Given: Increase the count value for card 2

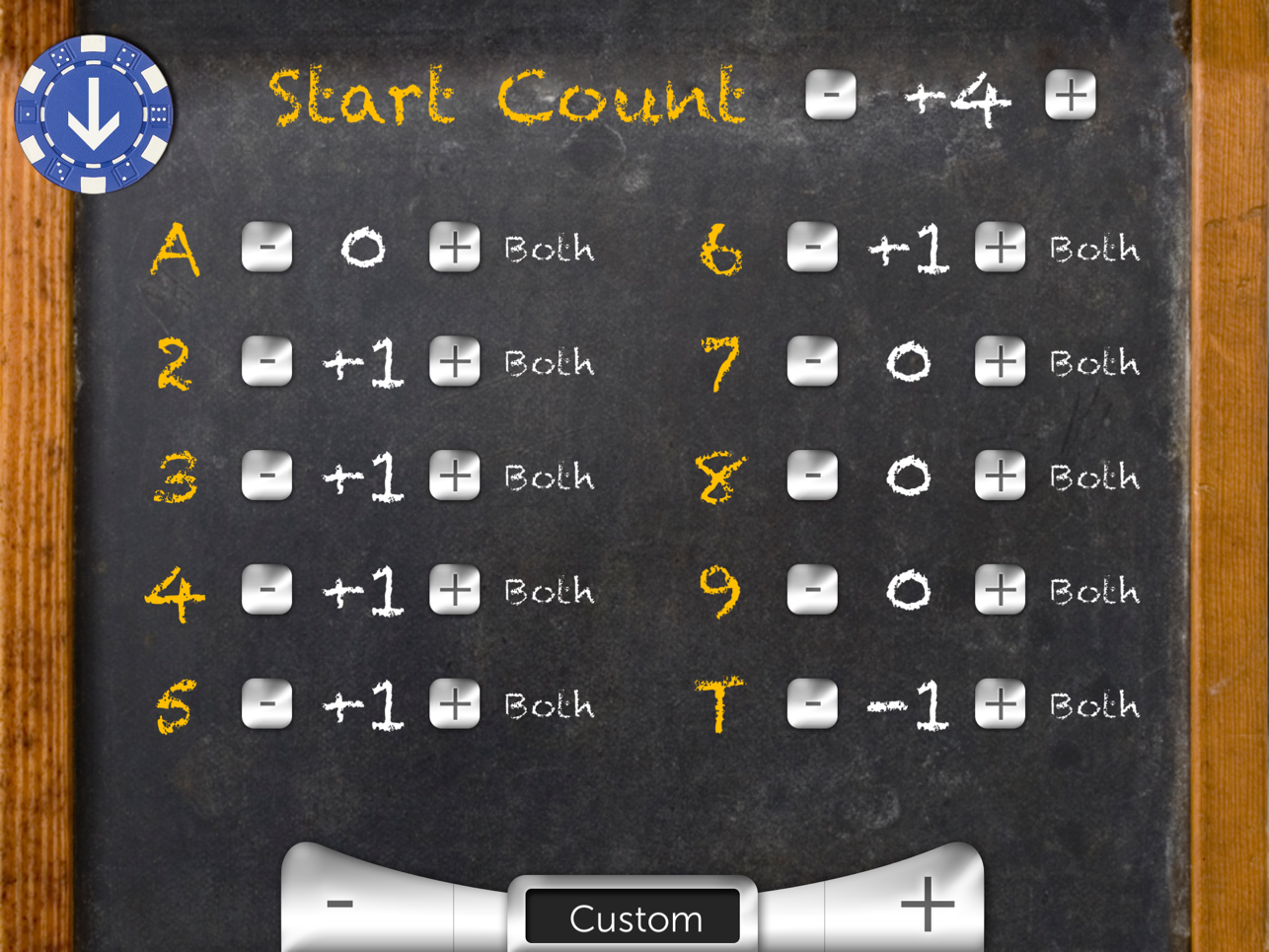Looking at the screenshot, I should point(455,361).
